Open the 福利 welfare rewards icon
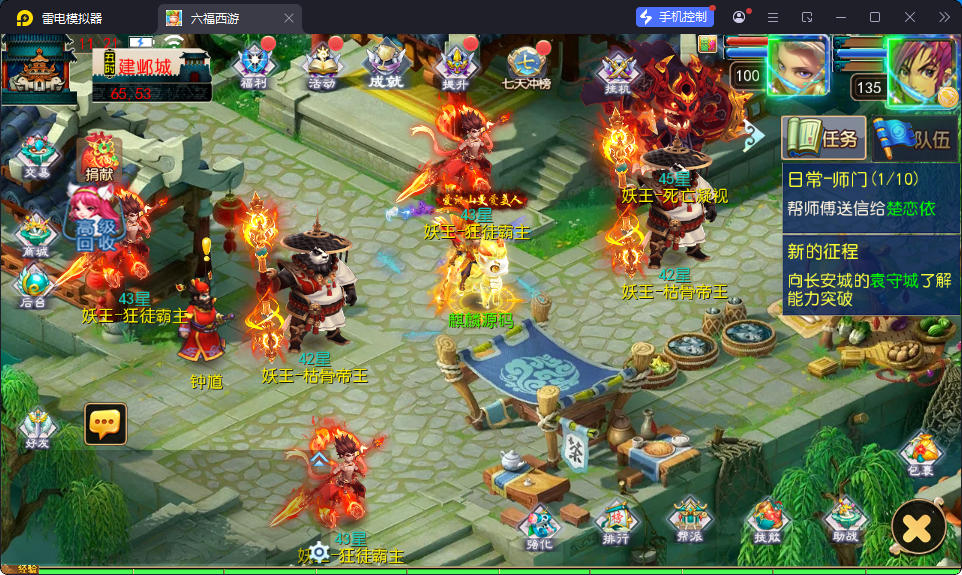Image resolution: width=962 pixels, height=575 pixels. tap(253, 65)
